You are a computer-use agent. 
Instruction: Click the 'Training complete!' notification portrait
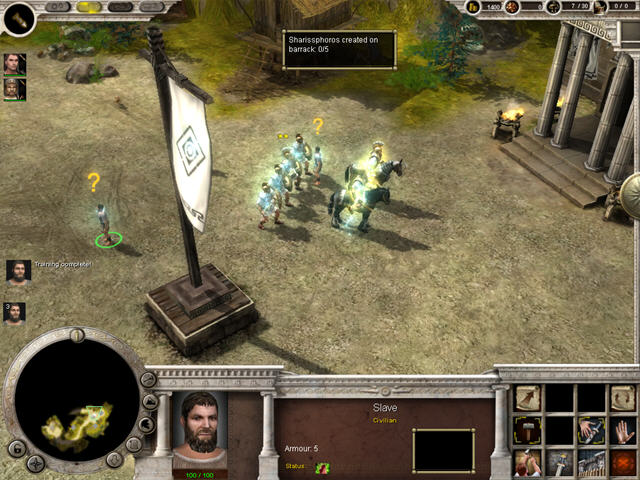pos(18,272)
